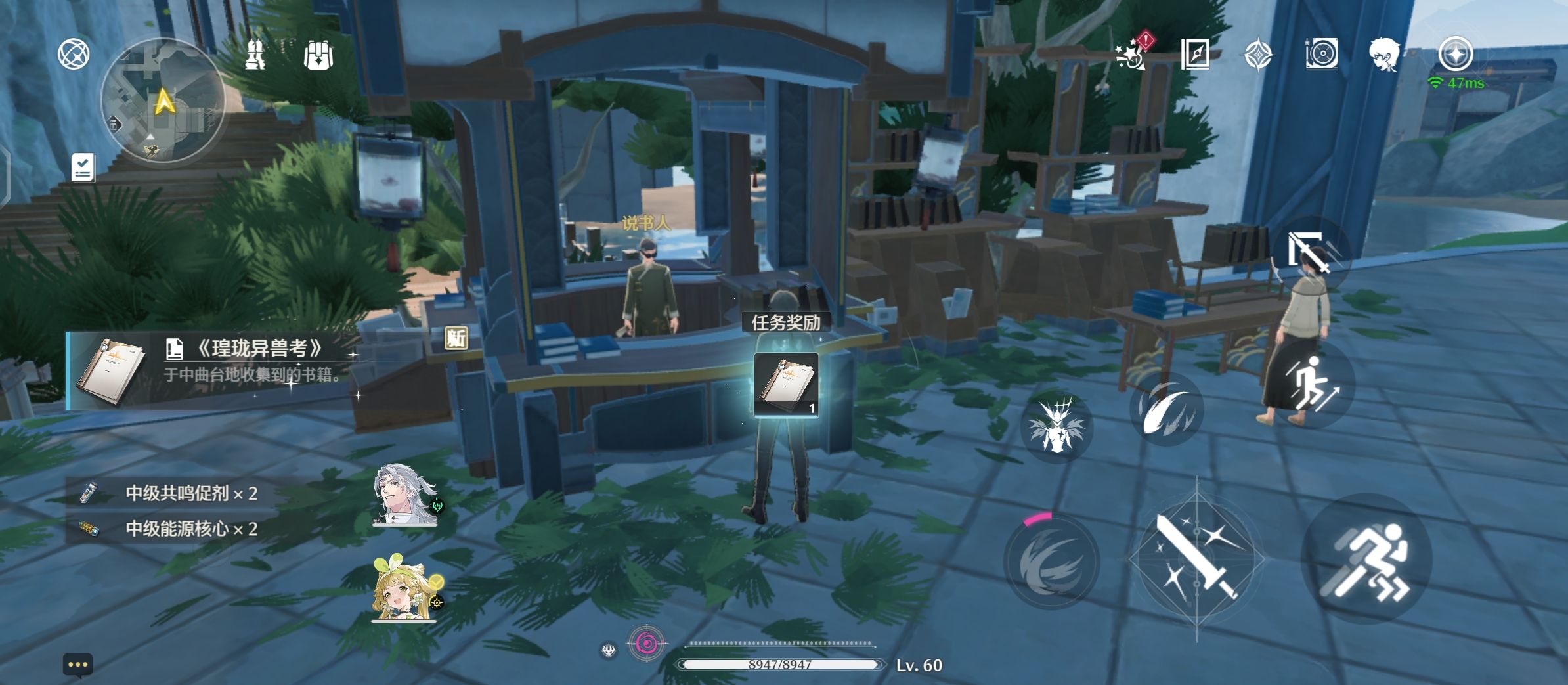
Task: Open the disc-shaped icon in top bar
Action: click(x=1321, y=54)
